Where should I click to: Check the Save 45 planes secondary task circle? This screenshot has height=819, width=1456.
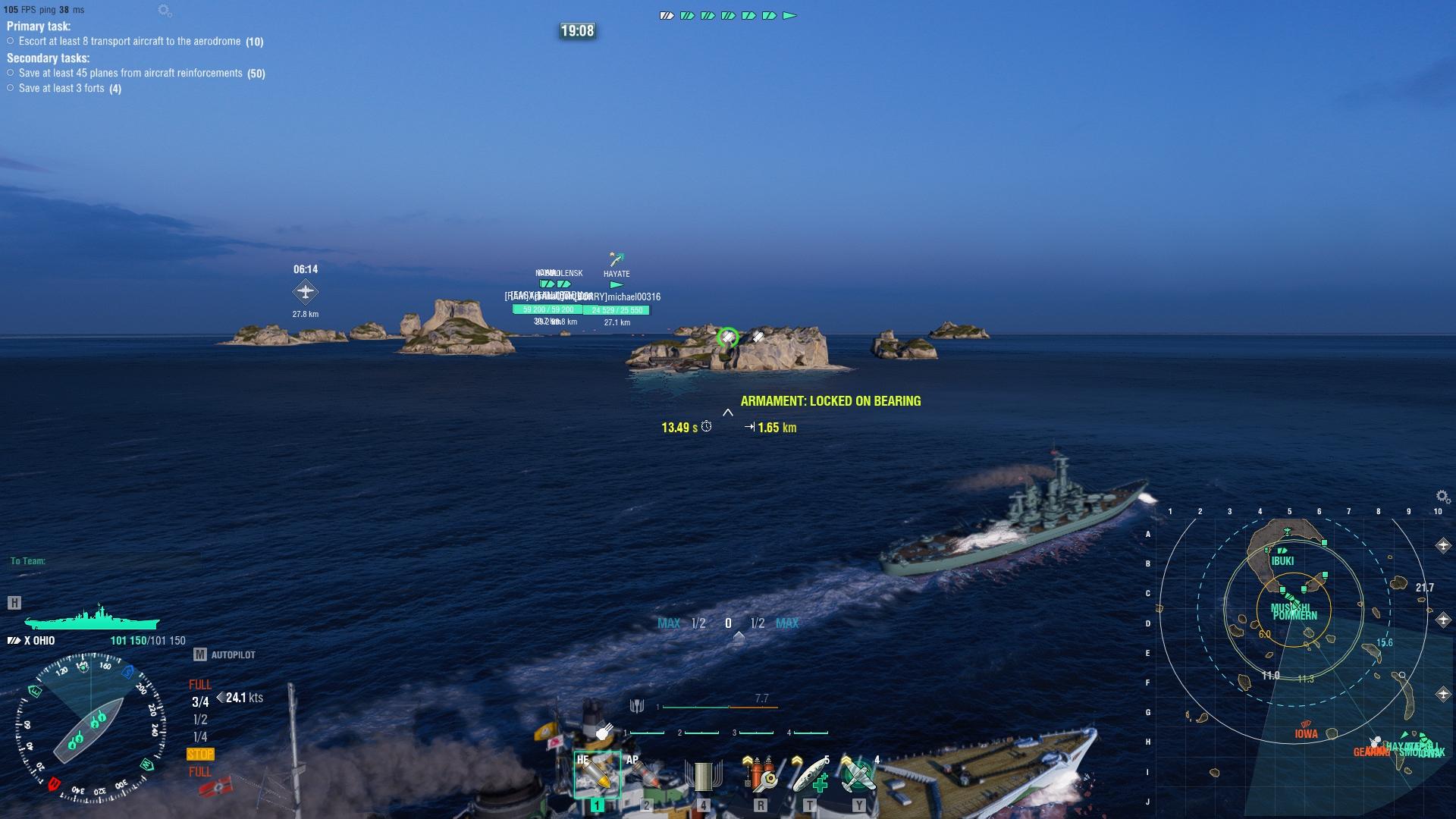pyautogui.click(x=9, y=73)
